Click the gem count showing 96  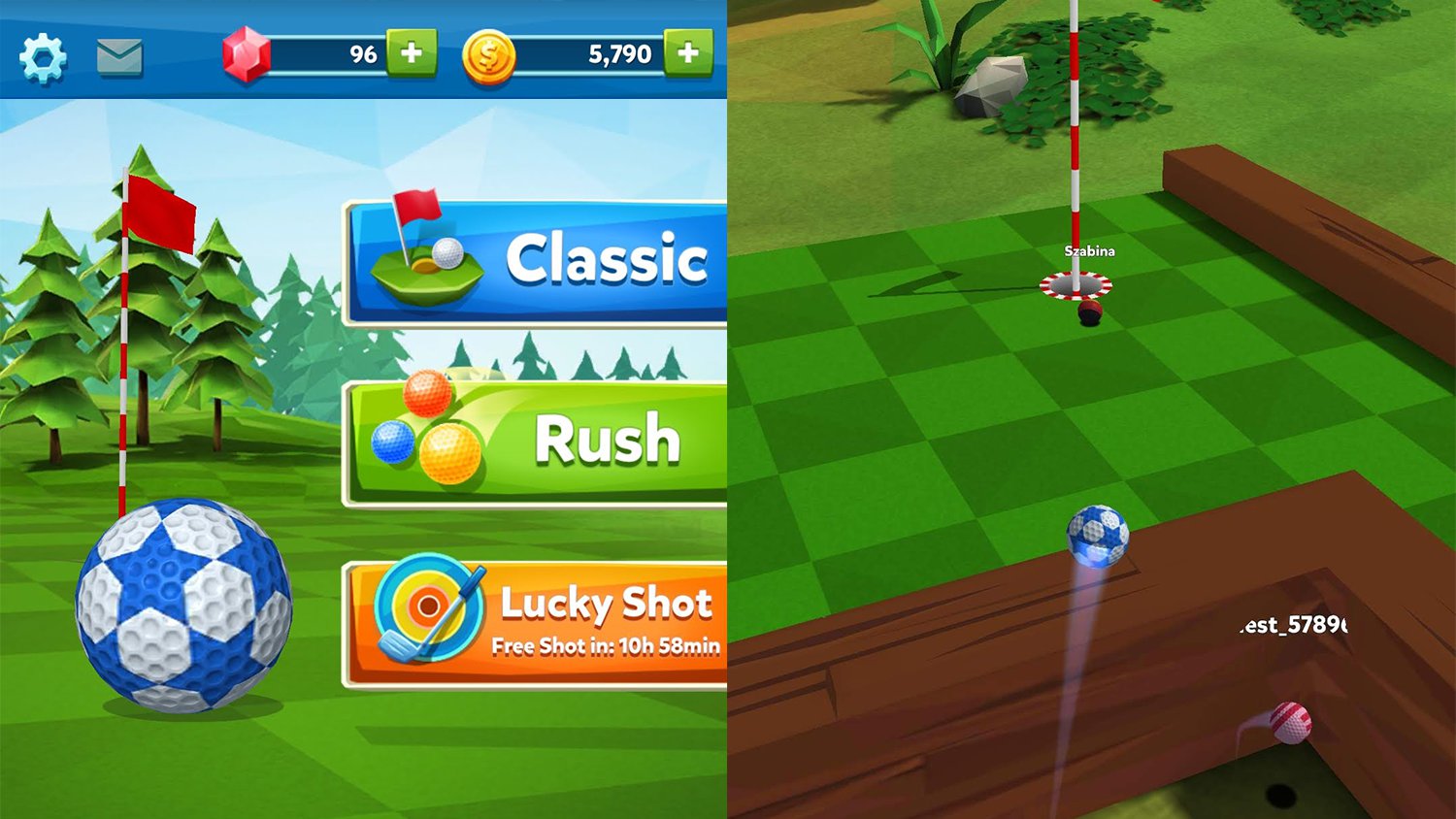[364, 54]
